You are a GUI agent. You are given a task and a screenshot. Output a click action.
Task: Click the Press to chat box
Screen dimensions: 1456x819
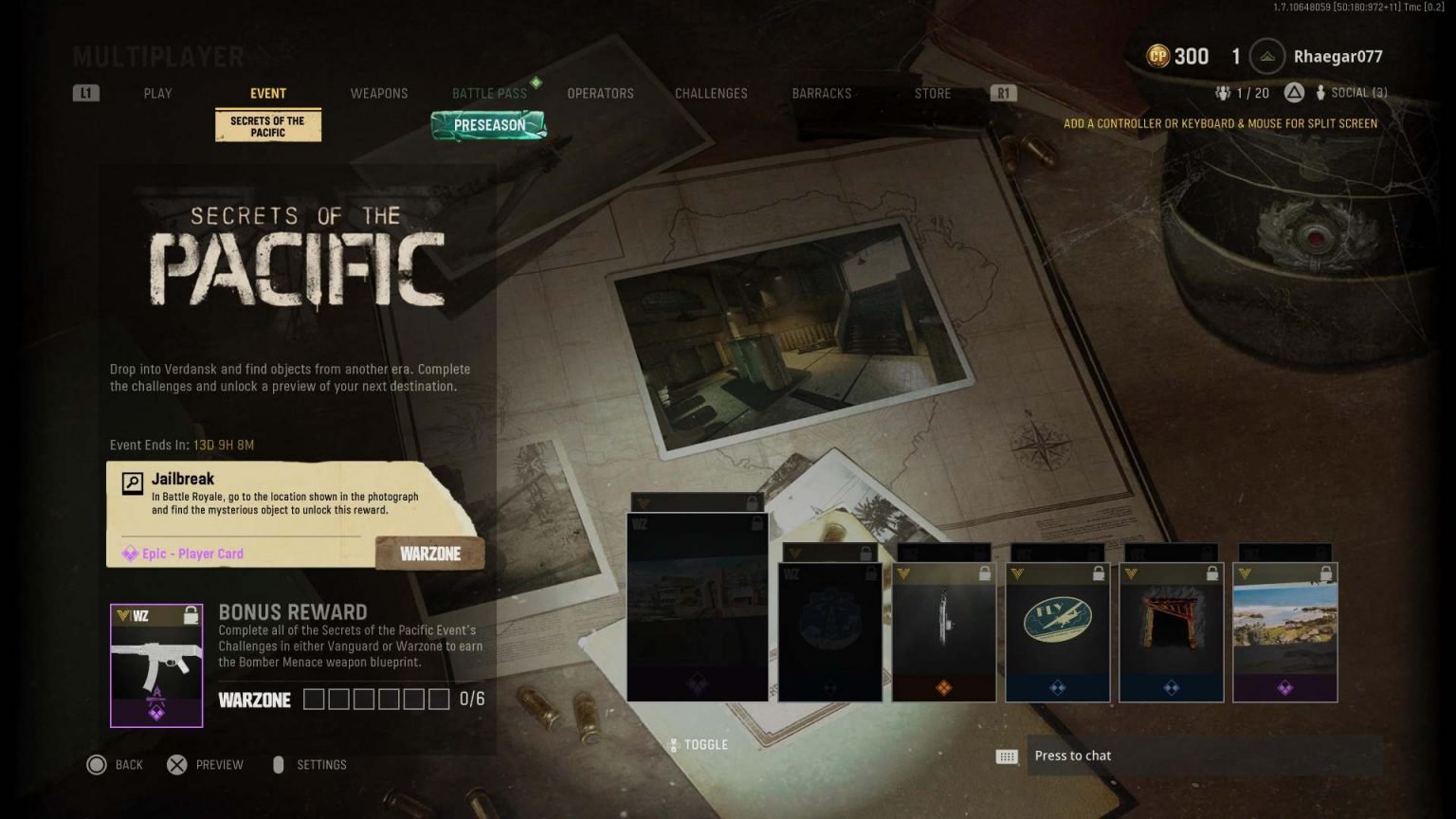coord(1202,755)
